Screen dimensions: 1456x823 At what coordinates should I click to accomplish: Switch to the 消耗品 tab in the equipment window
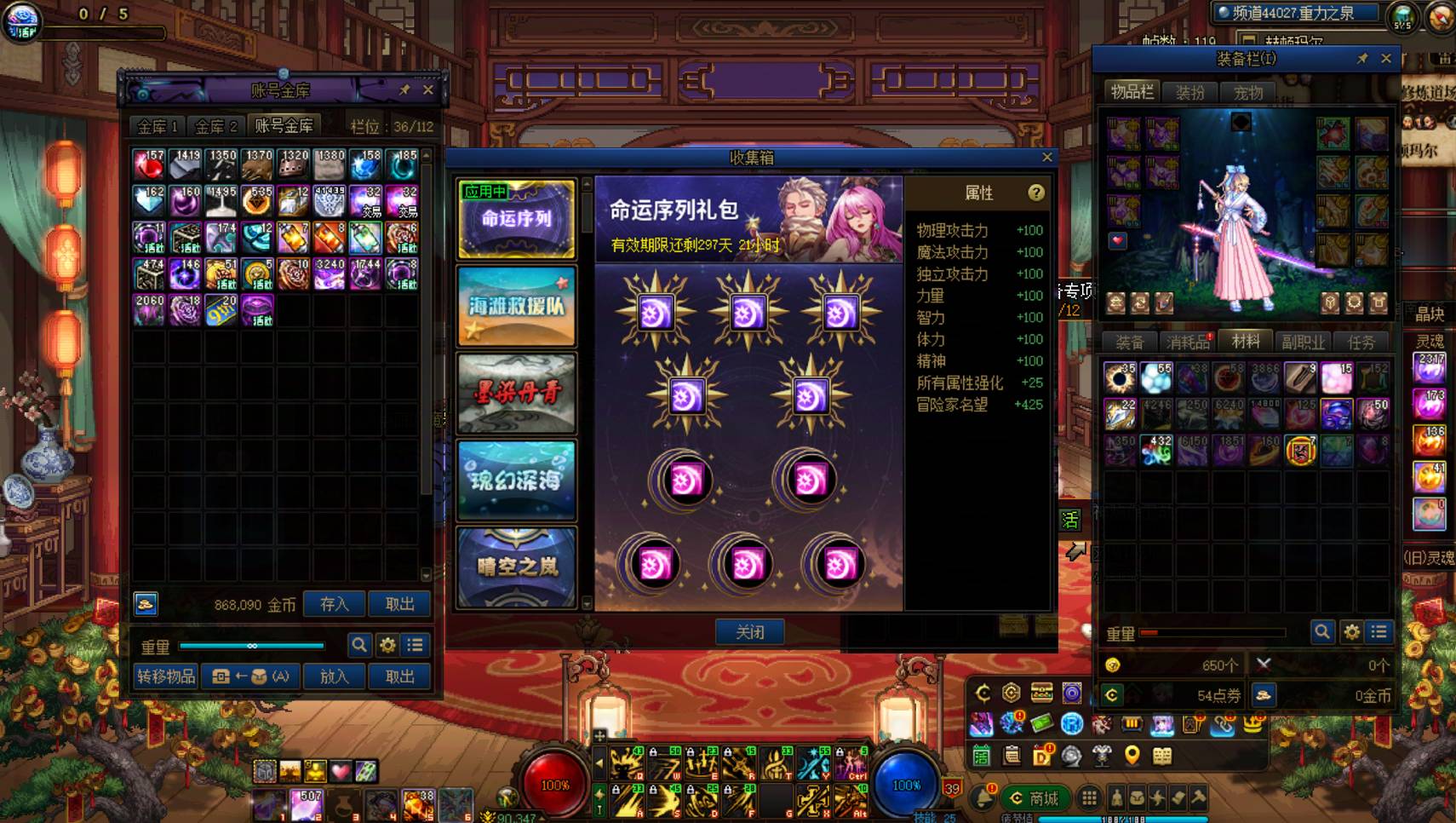[1187, 341]
